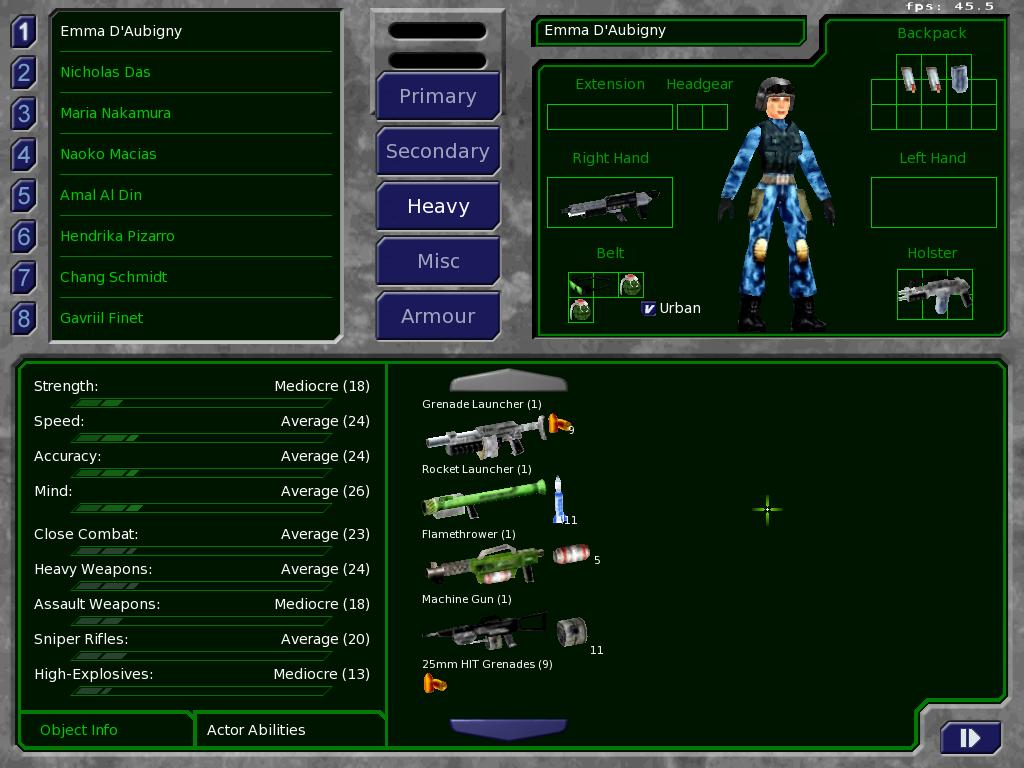Open the Heavy weapons category
This screenshot has height=768, width=1024.
coord(438,206)
